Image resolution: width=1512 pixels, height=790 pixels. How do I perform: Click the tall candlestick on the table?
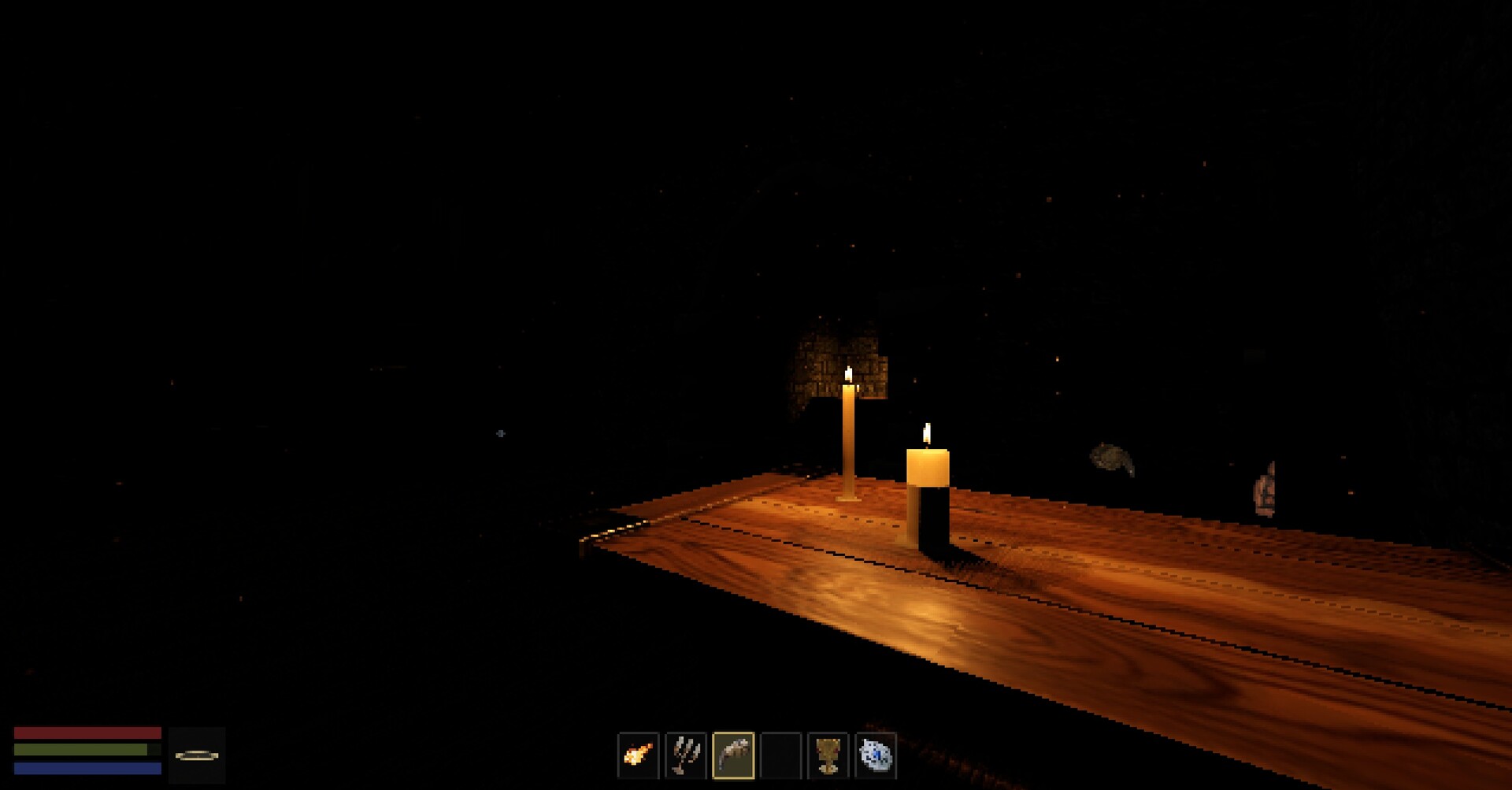tap(848, 437)
